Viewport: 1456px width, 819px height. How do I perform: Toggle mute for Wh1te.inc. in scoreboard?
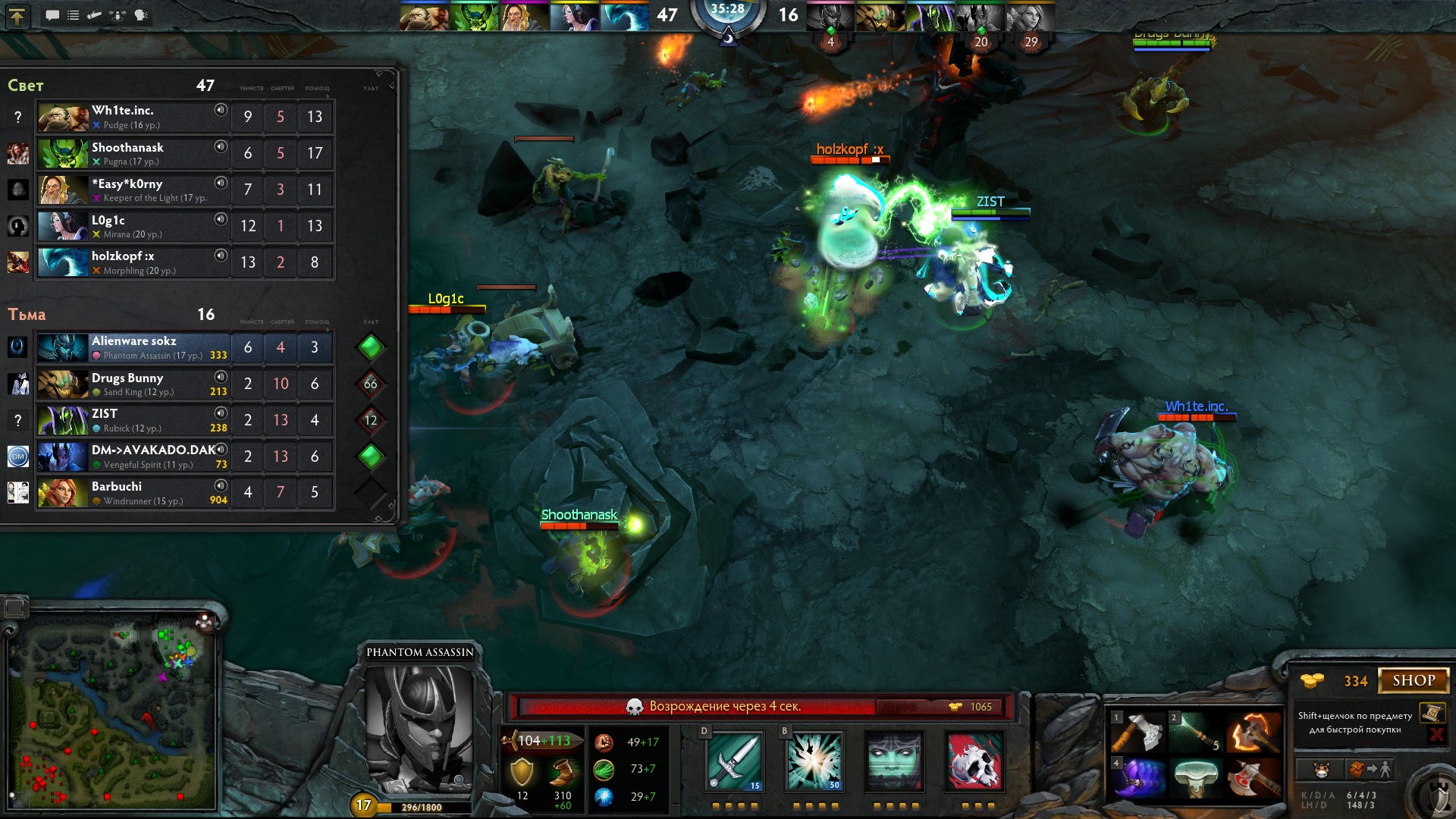point(221,110)
